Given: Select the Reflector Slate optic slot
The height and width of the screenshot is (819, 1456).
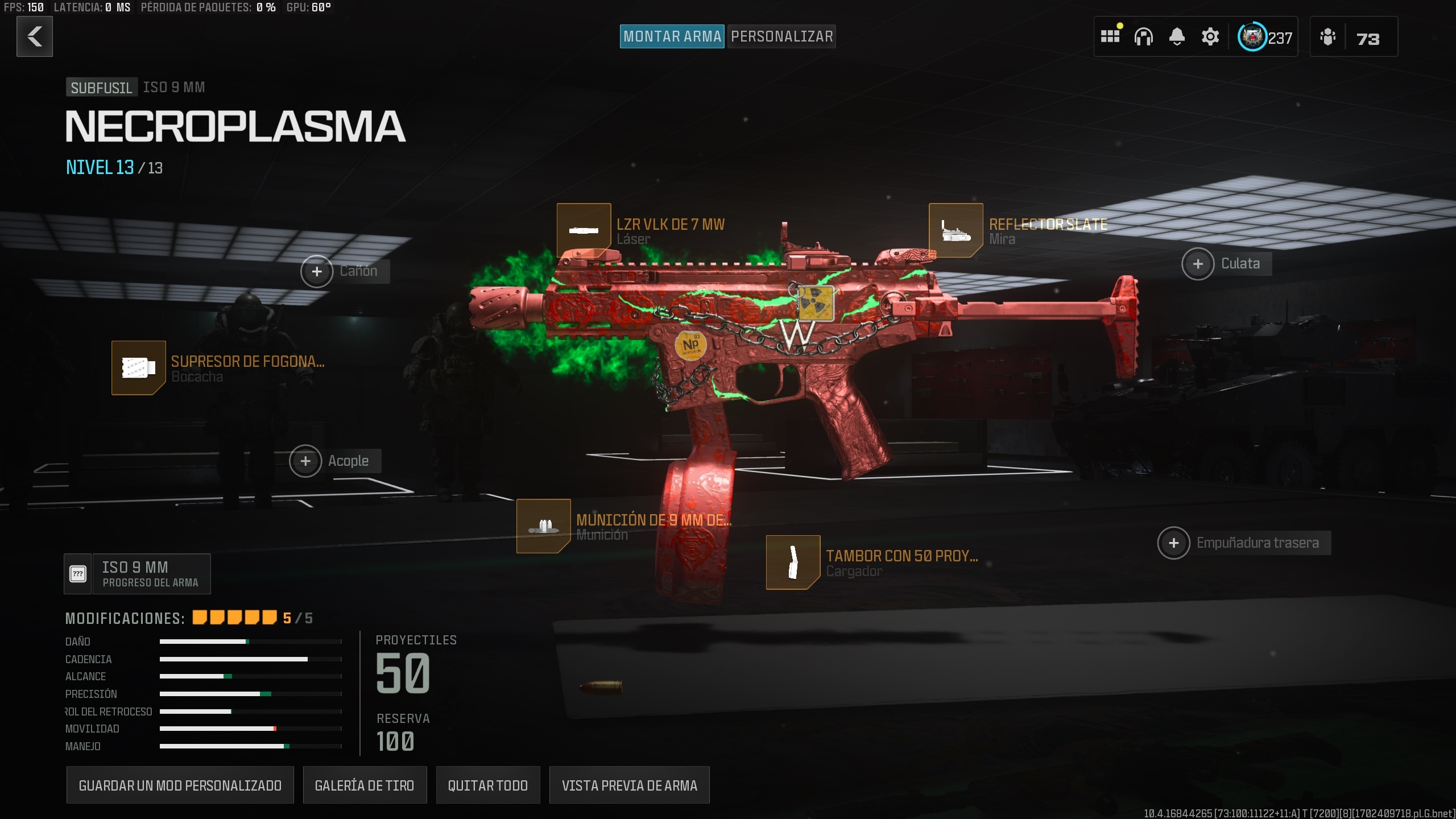Looking at the screenshot, I should (x=955, y=229).
